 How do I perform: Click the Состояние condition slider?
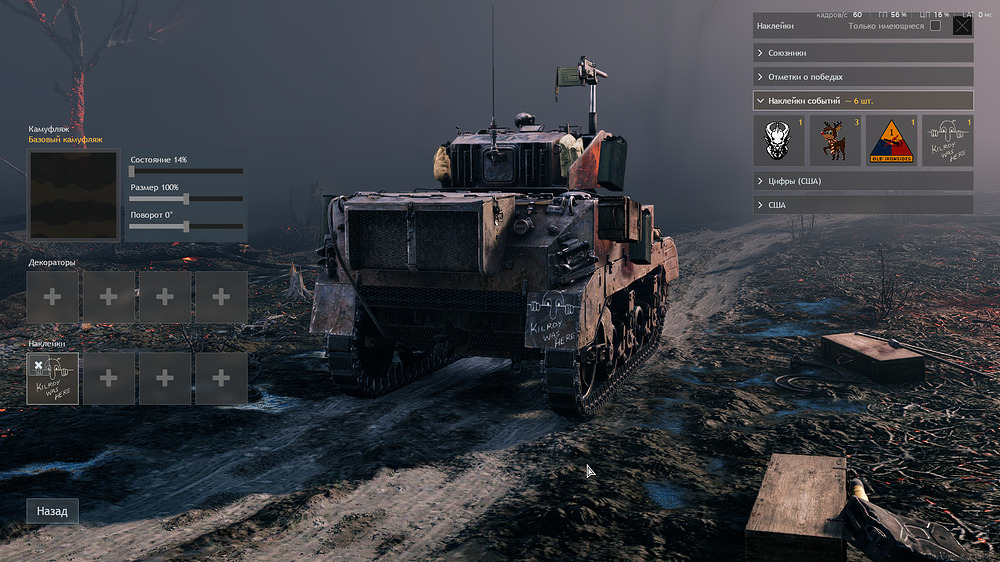click(187, 171)
